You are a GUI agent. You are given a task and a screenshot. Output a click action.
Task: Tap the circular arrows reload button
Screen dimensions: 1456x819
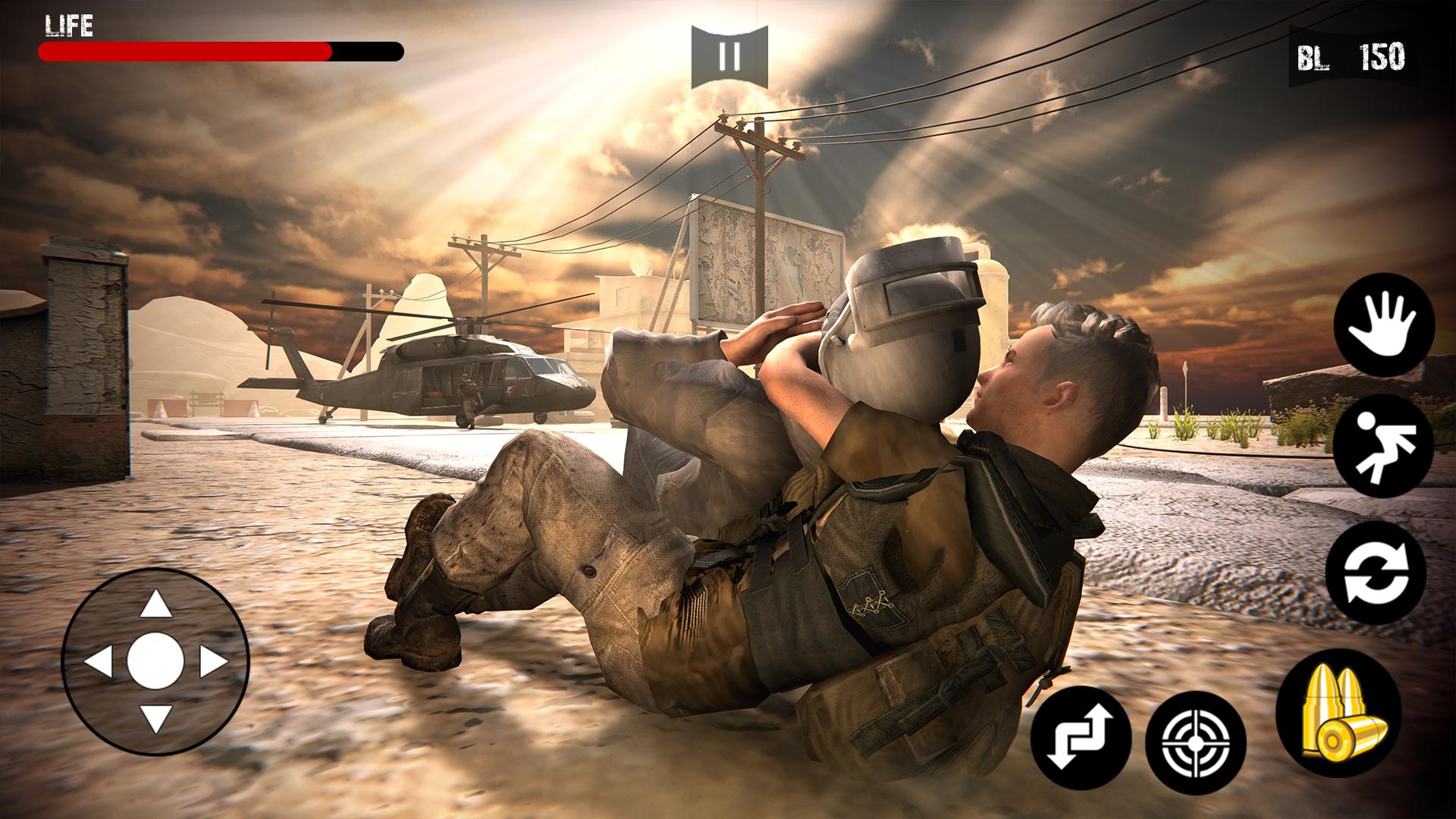tap(1376, 573)
